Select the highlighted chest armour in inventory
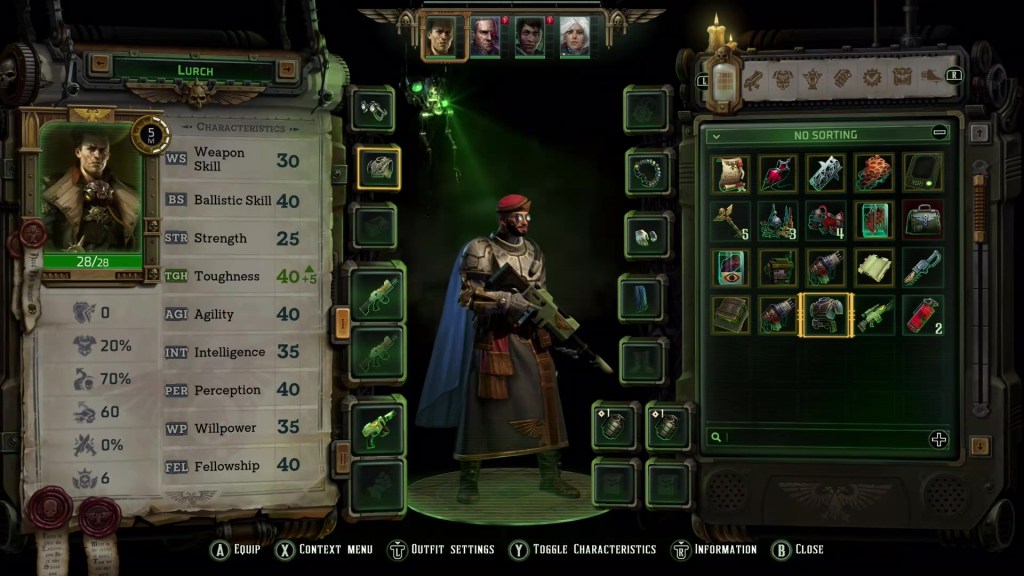 pyautogui.click(x=826, y=315)
